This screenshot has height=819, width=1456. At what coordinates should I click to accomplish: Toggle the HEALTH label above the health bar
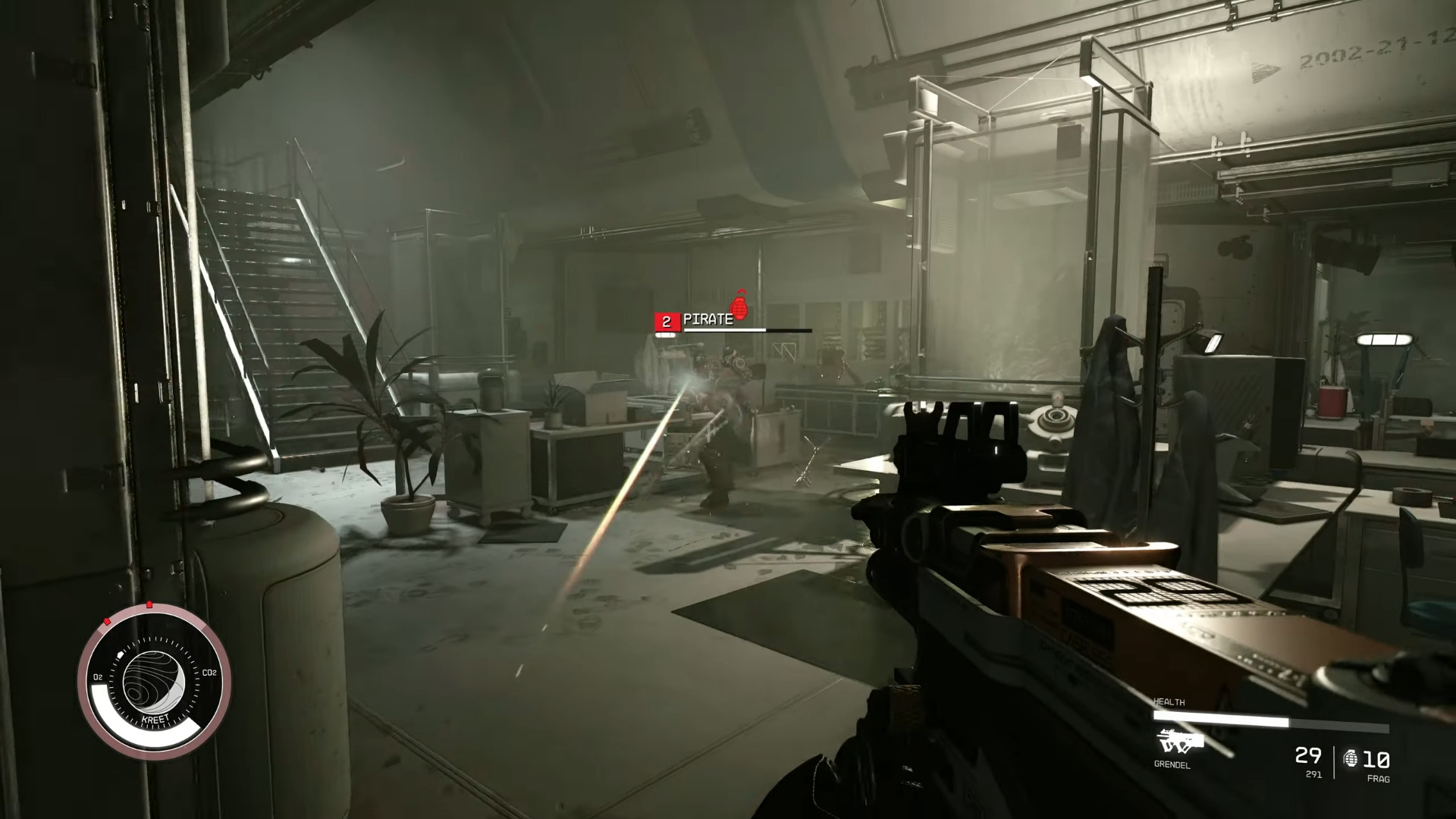tap(1169, 702)
